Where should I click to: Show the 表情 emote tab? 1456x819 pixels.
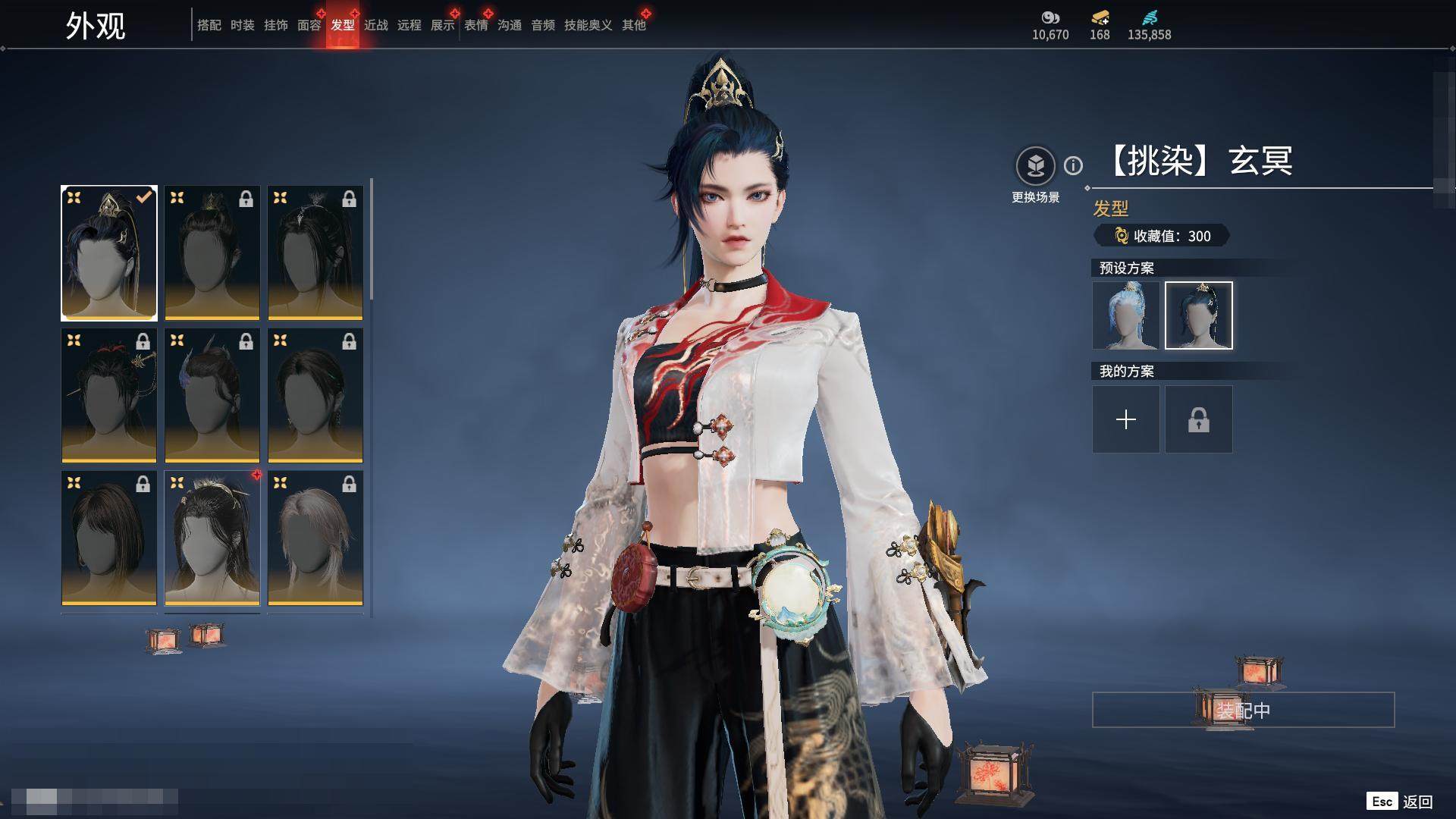475,25
